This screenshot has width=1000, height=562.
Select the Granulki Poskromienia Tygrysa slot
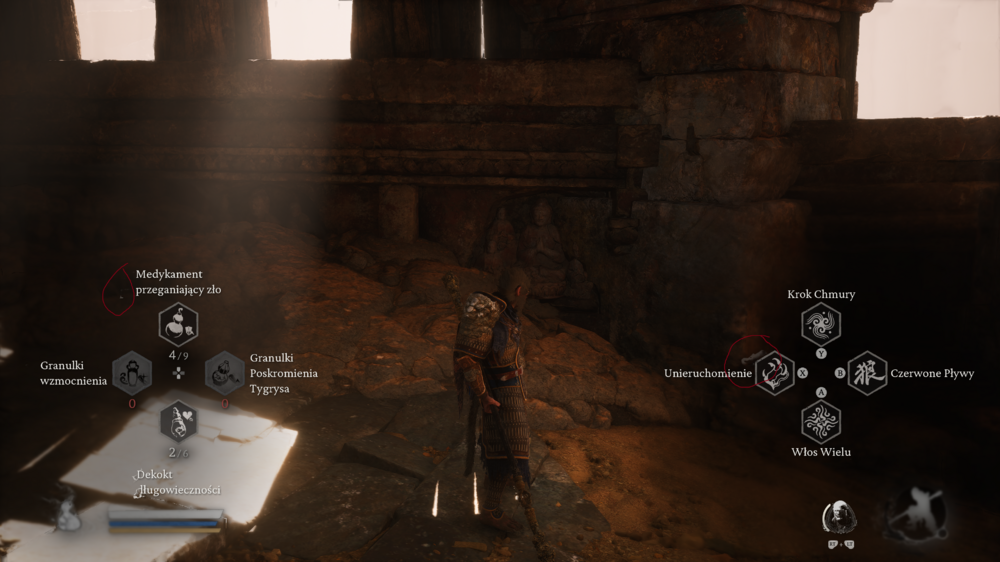tap(225, 373)
